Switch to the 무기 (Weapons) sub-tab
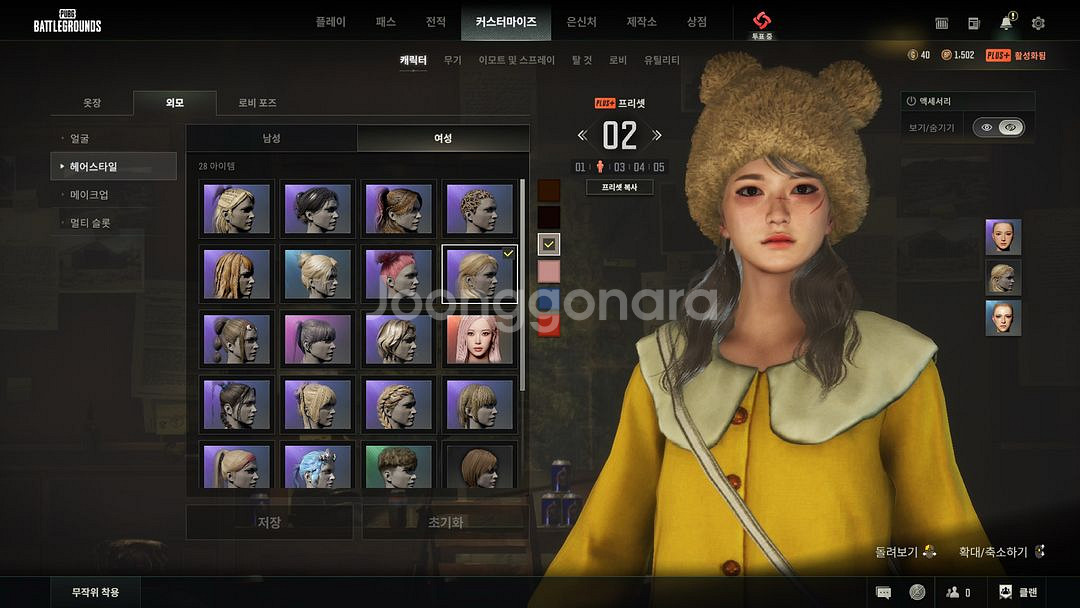 (x=452, y=60)
